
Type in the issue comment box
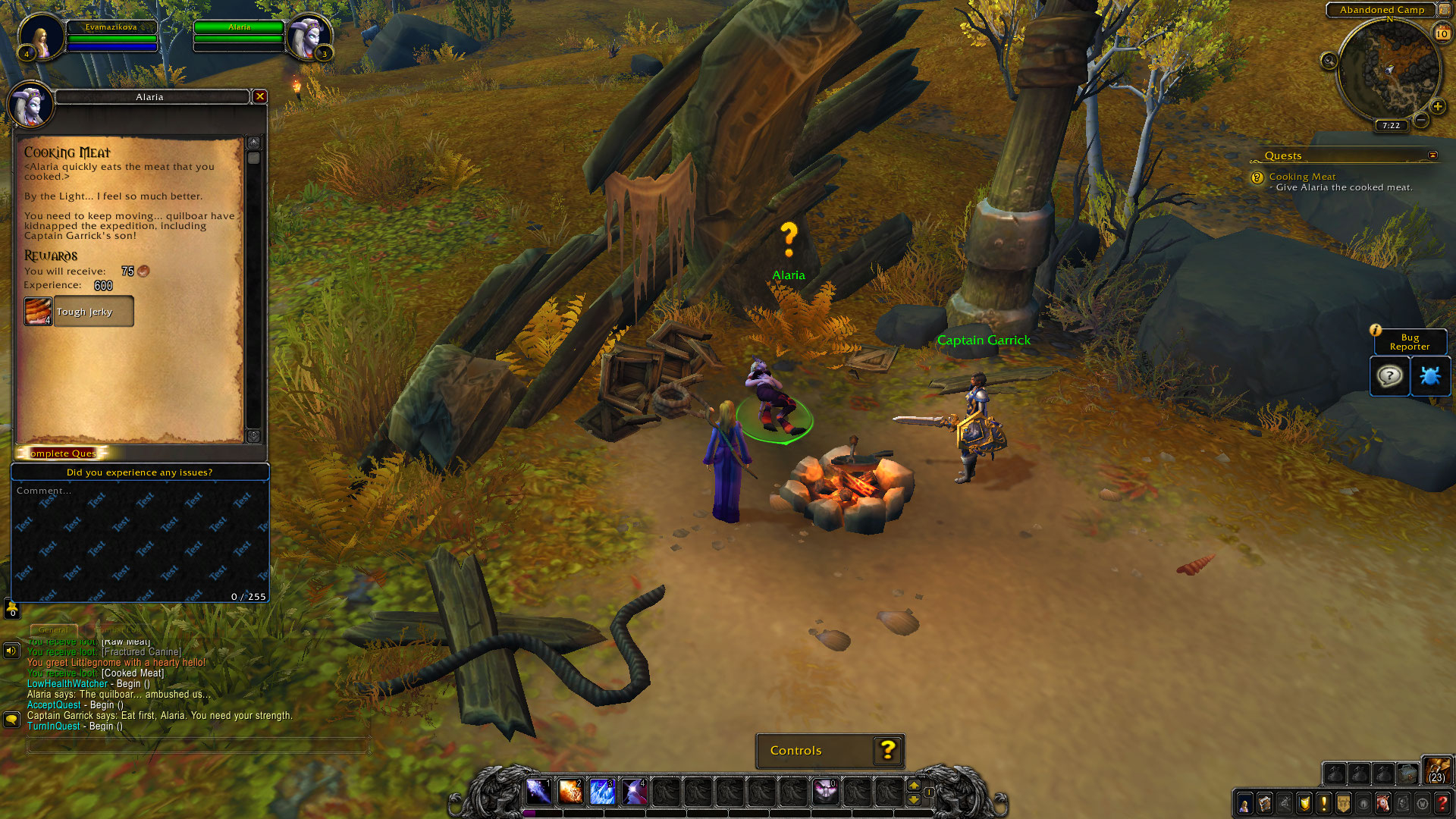(140, 540)
